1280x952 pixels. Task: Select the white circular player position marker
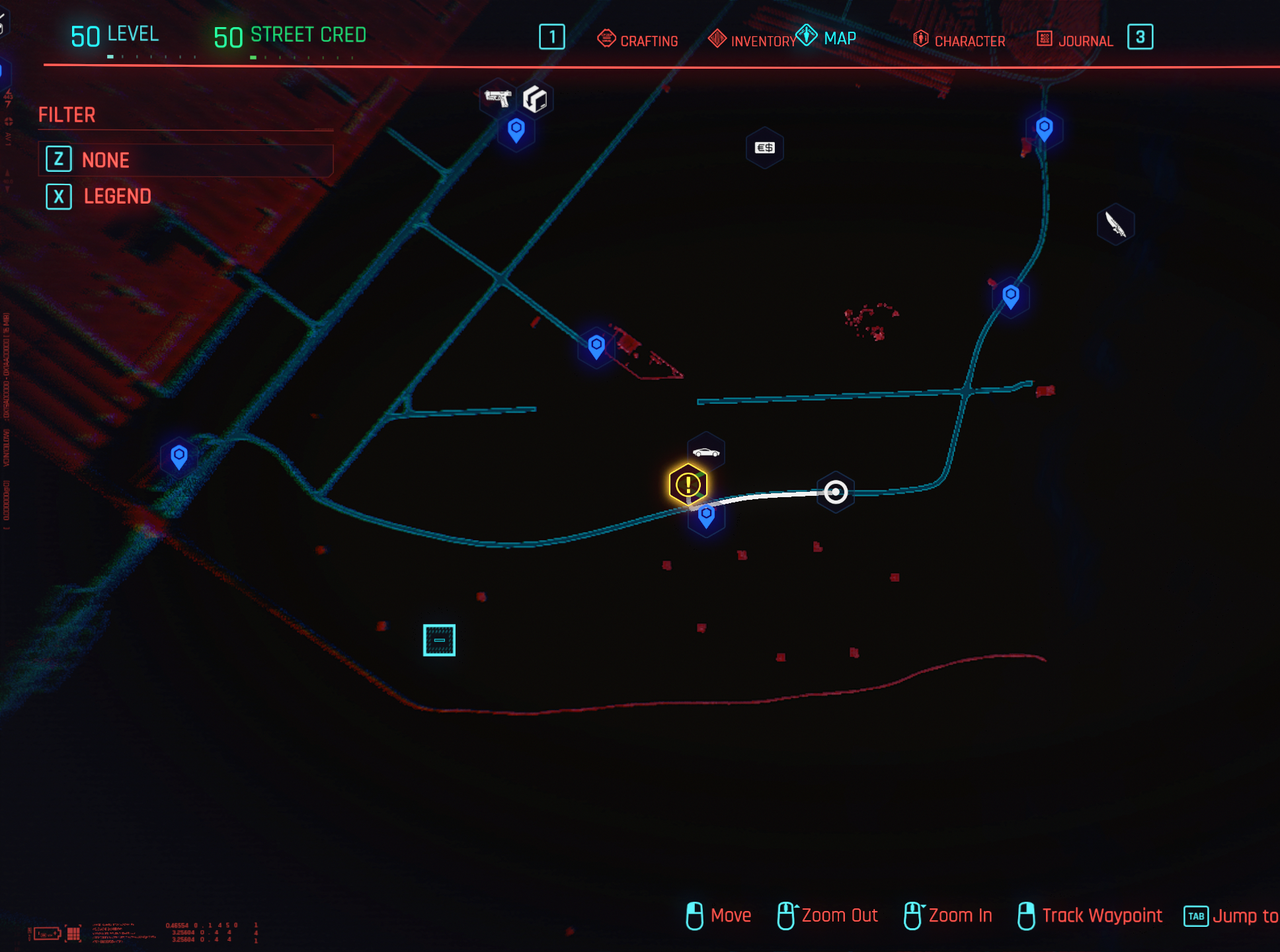835,492
